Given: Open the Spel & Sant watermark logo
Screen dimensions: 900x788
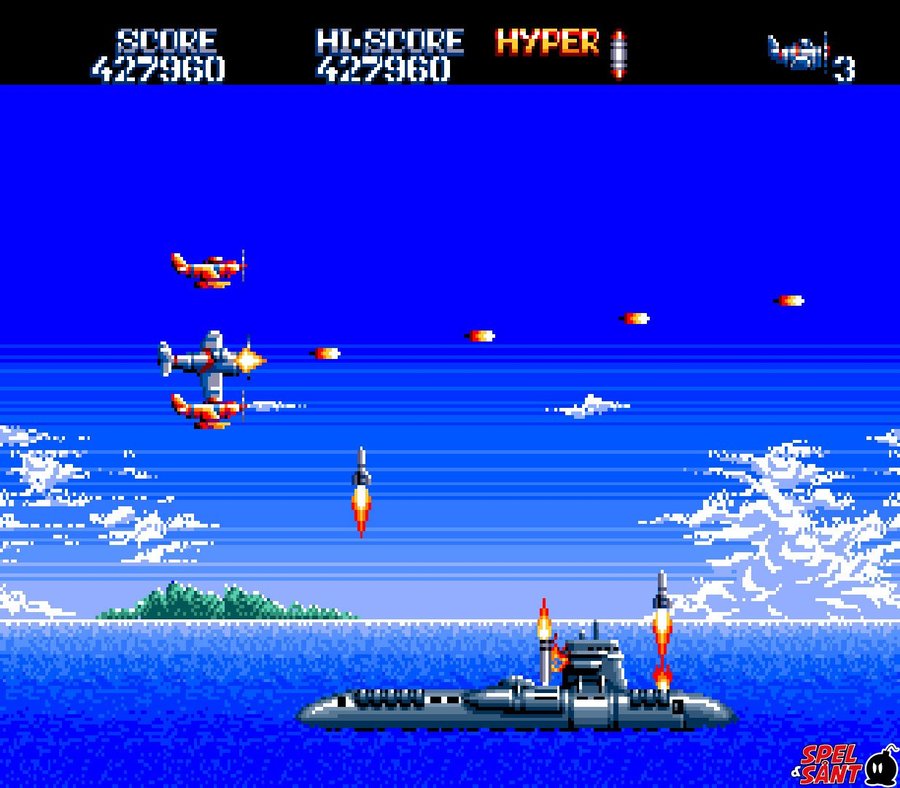Looking at the screenshot, I should point(845,764).
